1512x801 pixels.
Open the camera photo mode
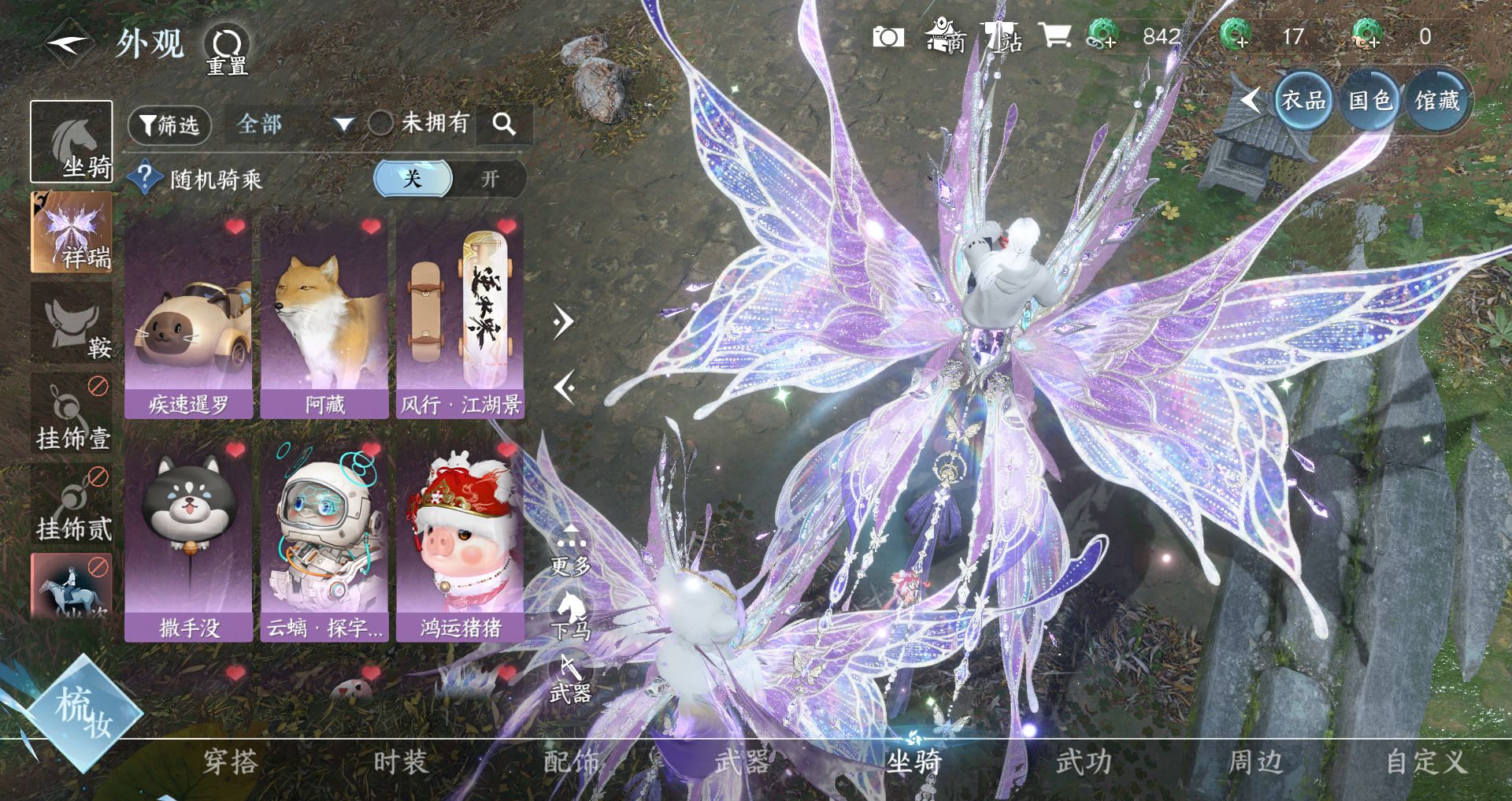point(888,37)
